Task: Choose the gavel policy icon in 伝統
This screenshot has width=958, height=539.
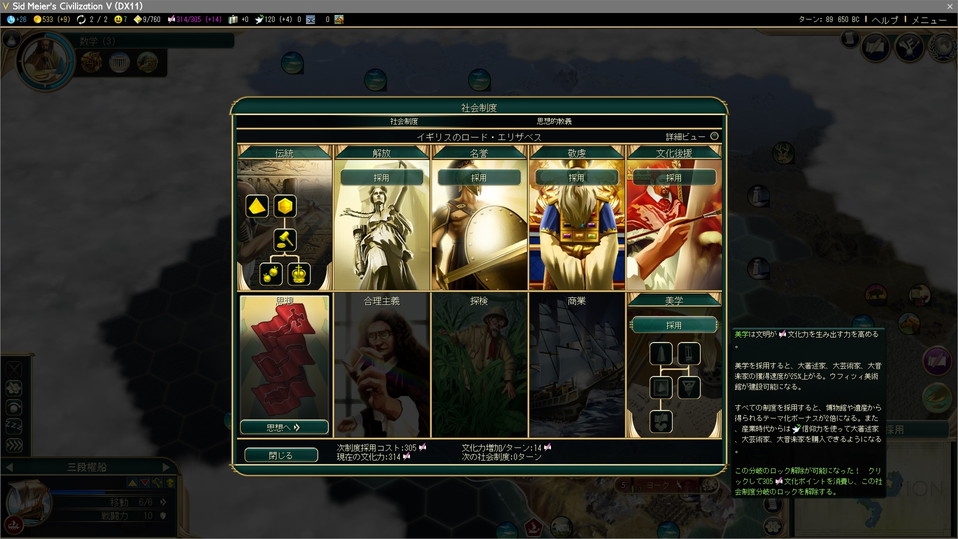Action: point(285,240)
